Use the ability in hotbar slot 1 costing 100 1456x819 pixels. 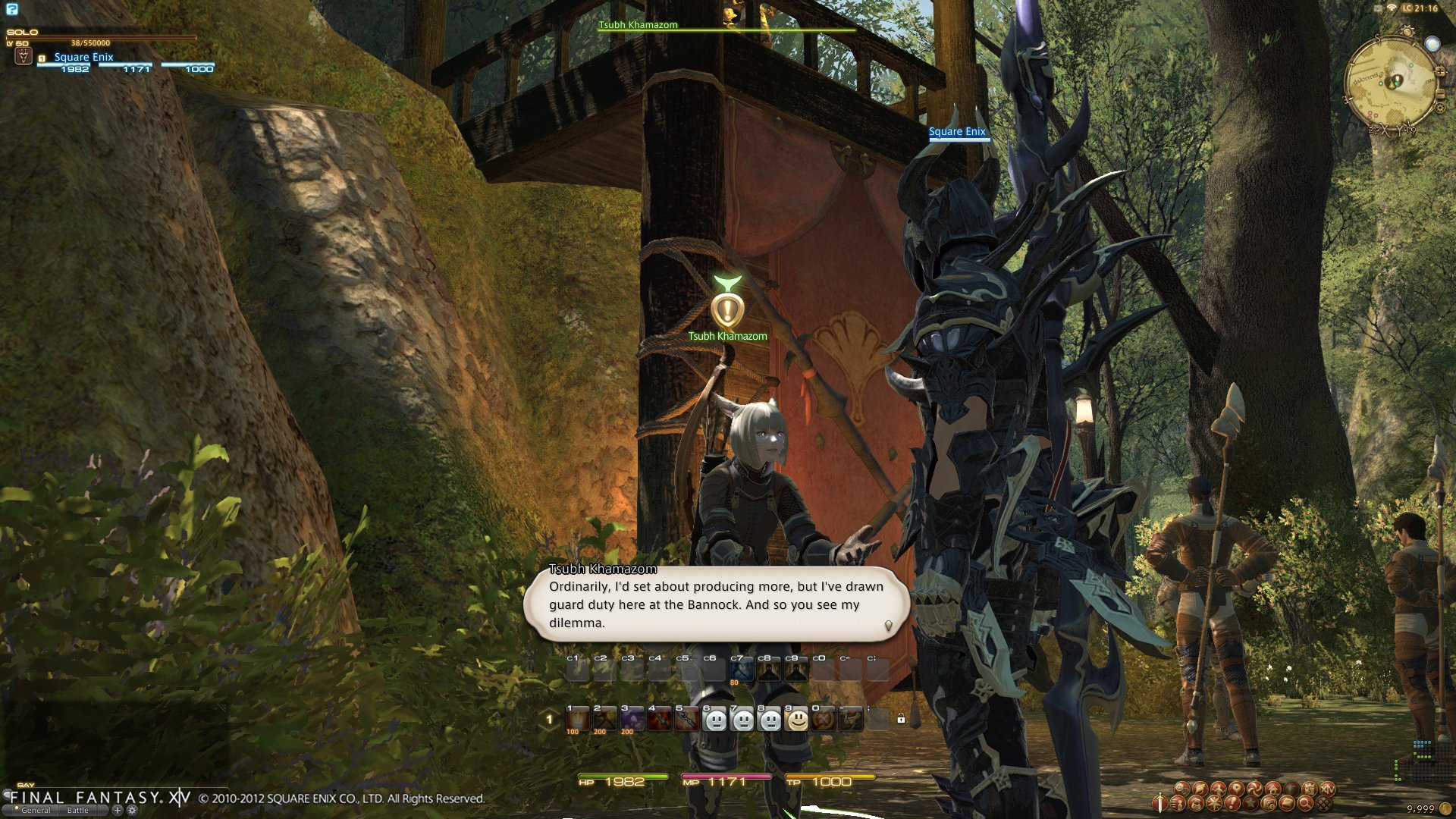point(577,719)
